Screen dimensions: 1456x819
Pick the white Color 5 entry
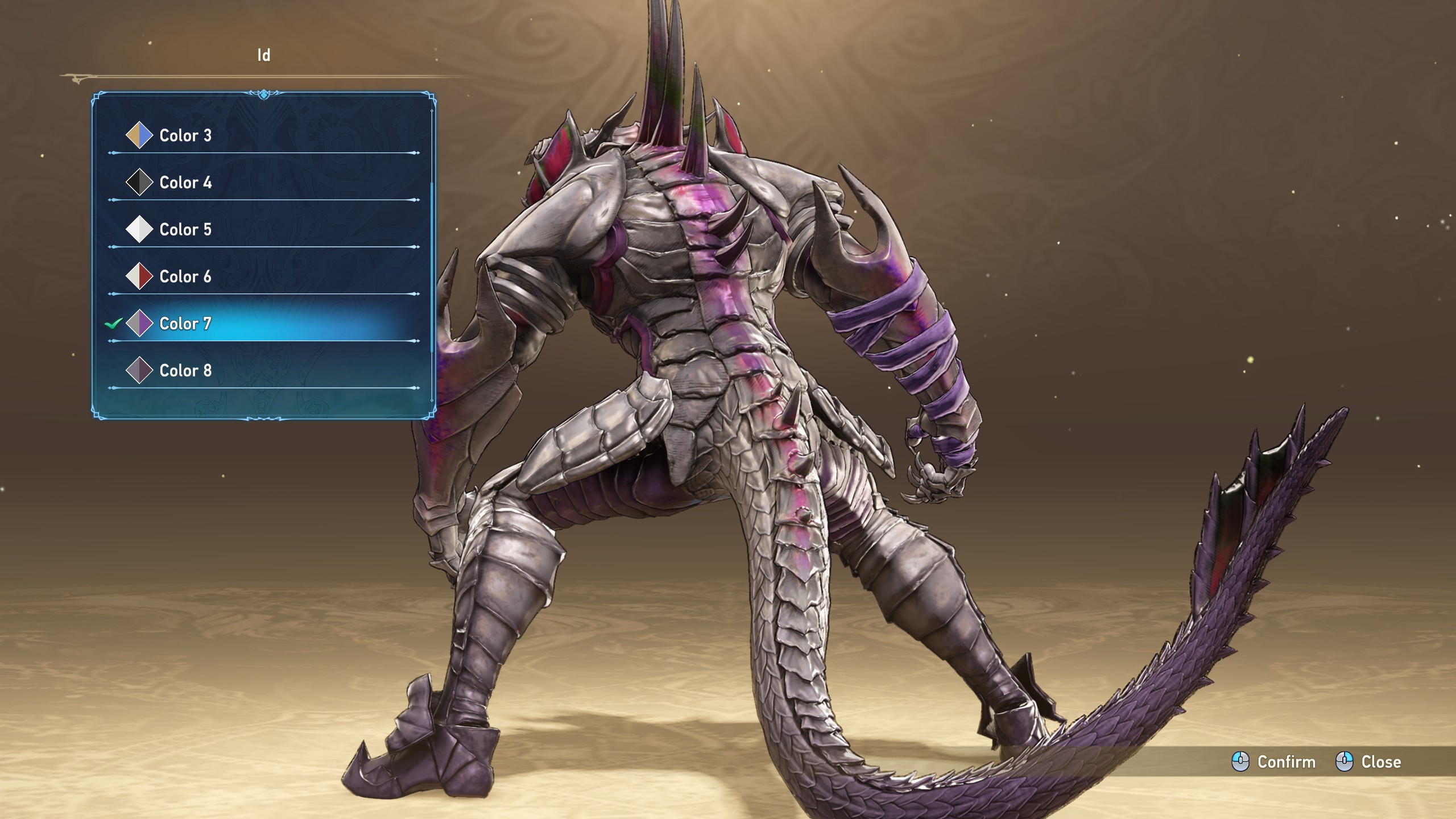(185, 230)
